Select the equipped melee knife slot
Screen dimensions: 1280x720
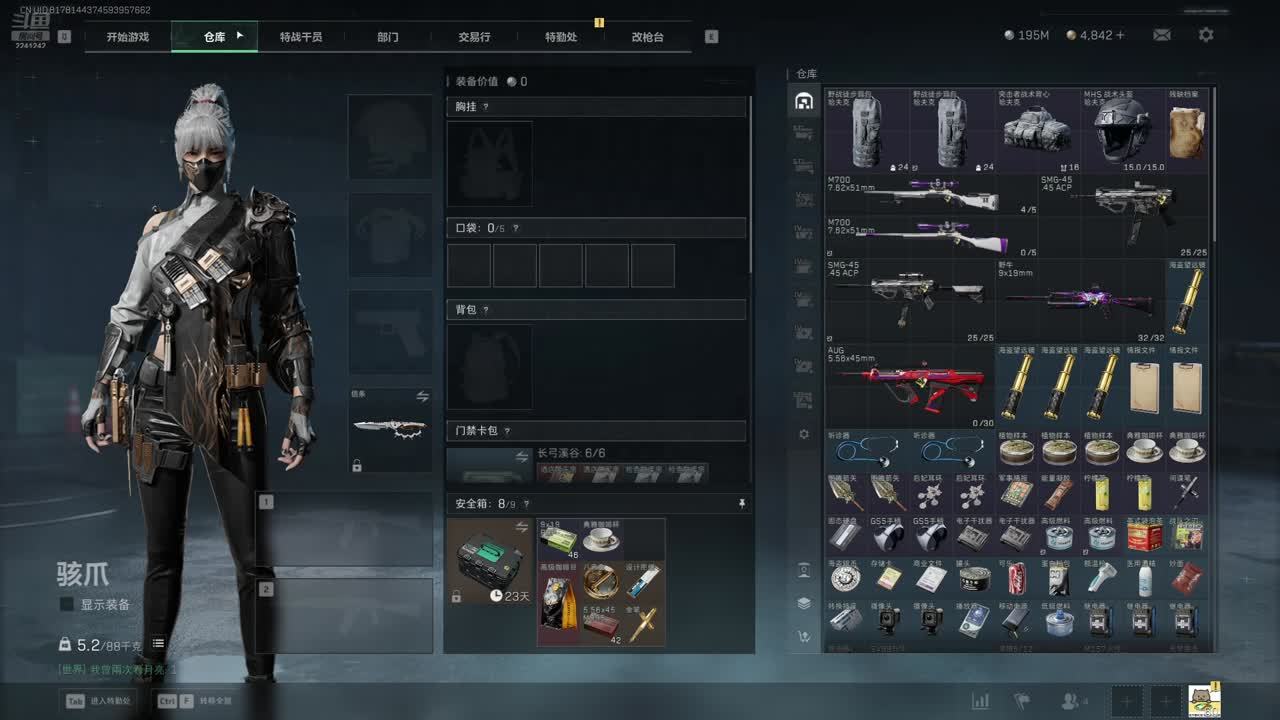pos(390,430)
